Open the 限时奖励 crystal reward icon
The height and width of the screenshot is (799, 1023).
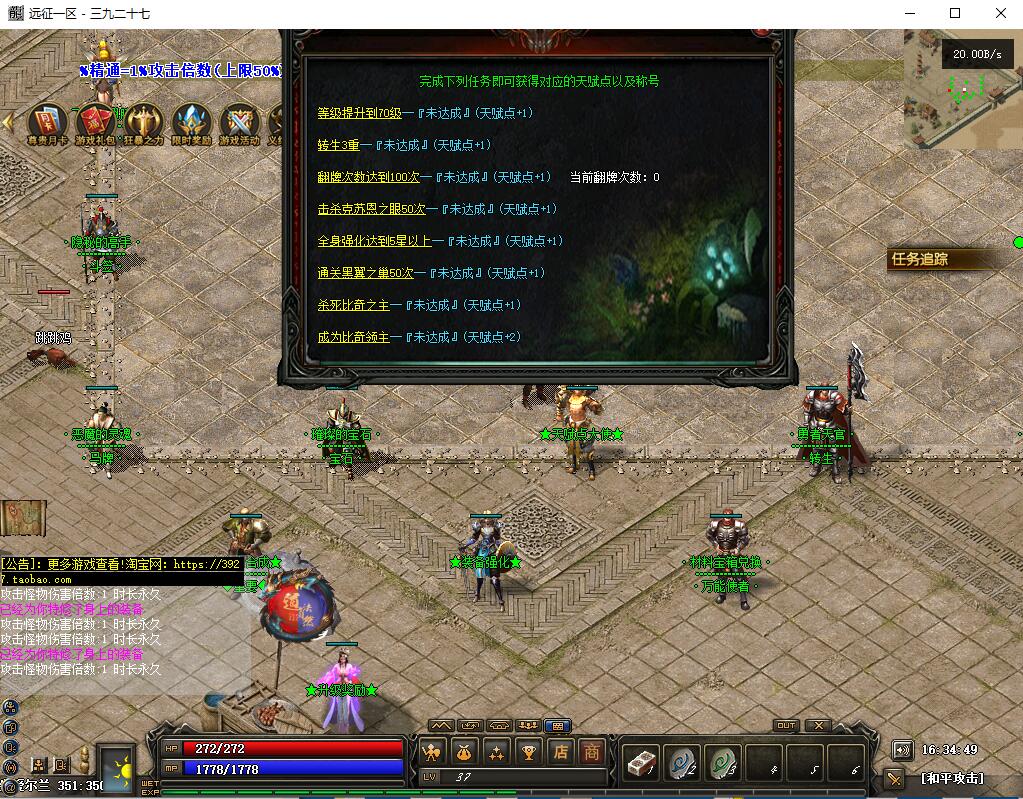[x=191, y=122]
